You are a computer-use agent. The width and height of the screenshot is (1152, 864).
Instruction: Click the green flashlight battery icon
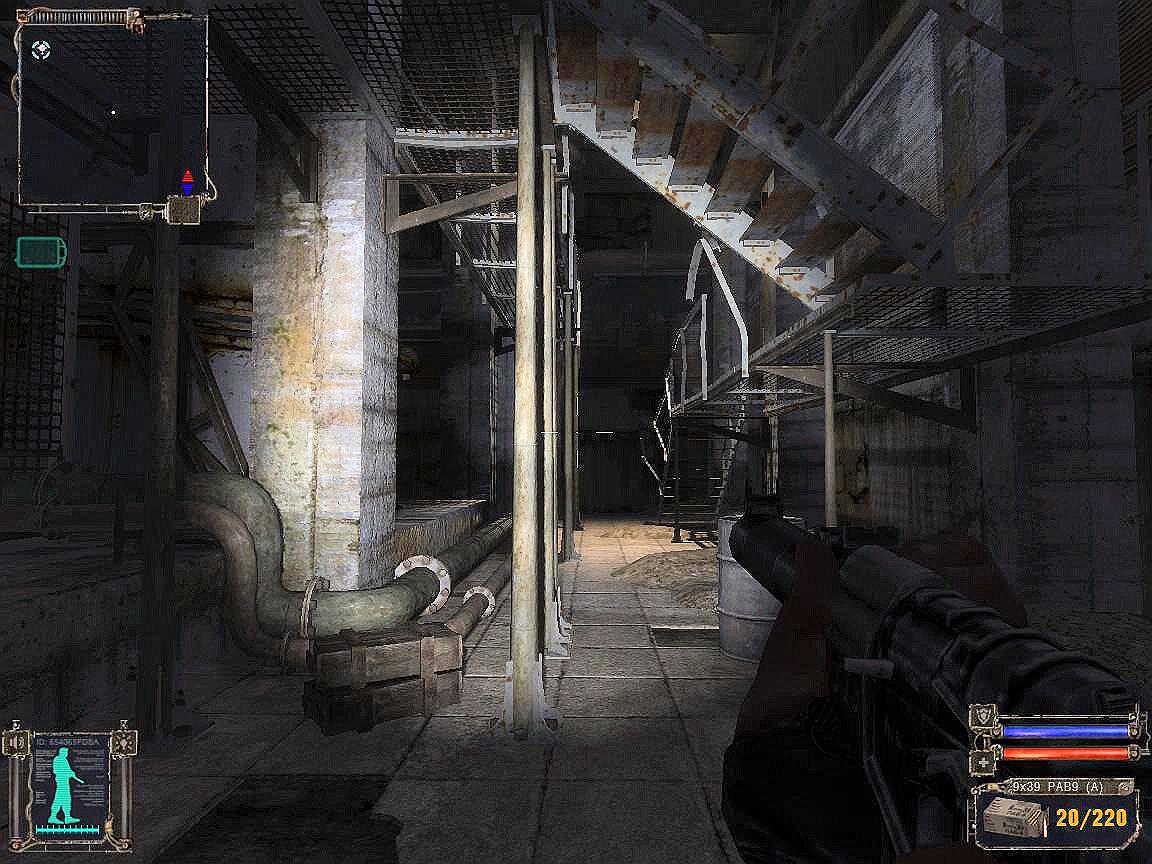pos(42,252)
